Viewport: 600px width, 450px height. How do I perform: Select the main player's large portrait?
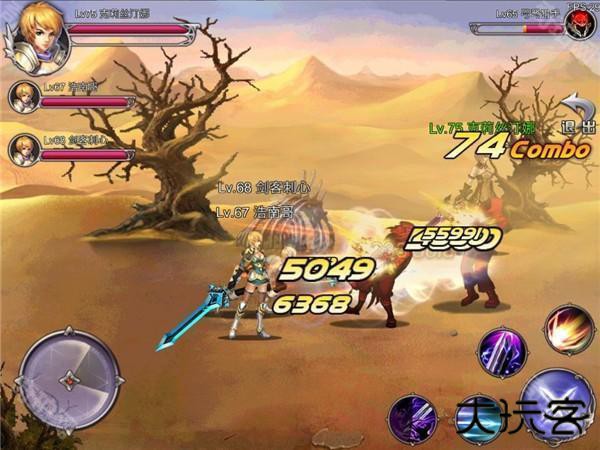40,37
